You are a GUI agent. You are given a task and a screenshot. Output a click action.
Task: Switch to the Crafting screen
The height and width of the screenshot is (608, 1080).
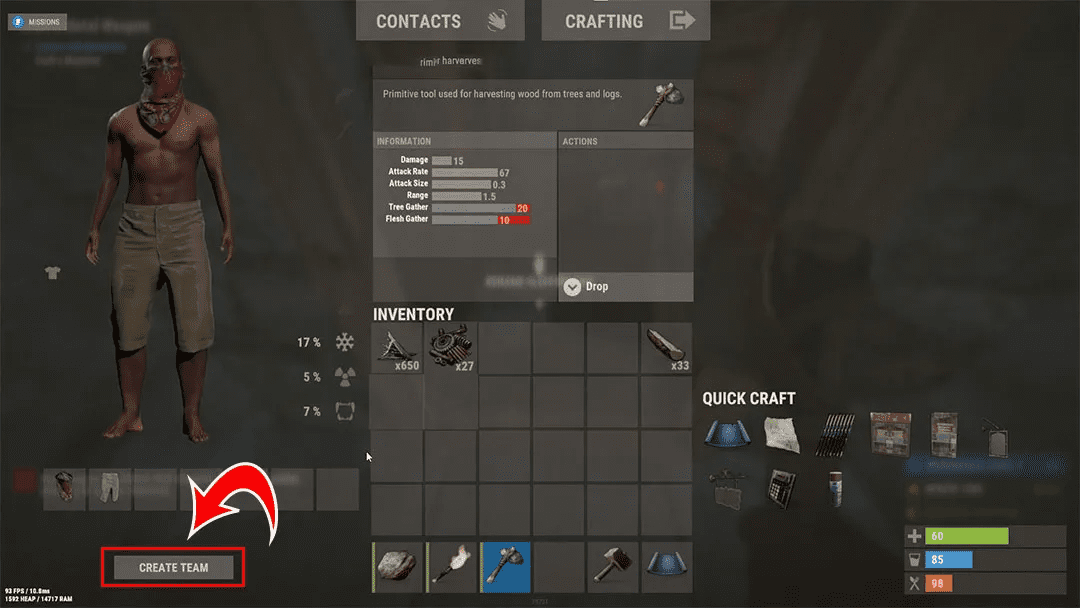626,20
